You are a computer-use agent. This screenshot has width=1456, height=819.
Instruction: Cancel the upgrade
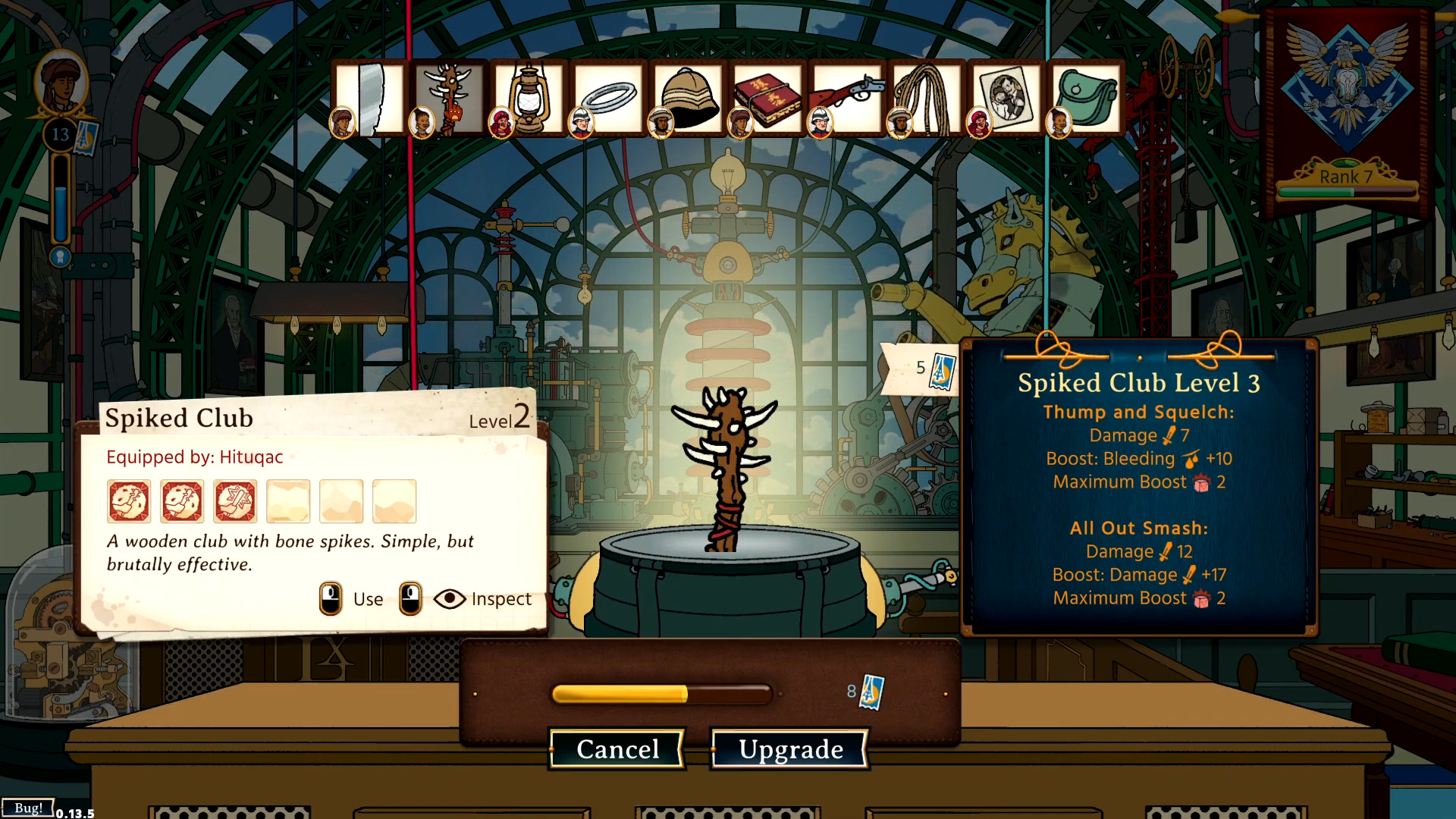617,749
